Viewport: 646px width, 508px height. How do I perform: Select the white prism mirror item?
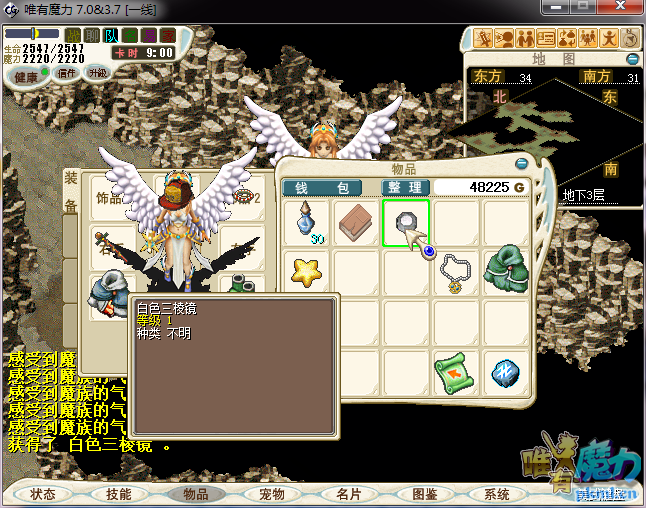click(406, 223)
